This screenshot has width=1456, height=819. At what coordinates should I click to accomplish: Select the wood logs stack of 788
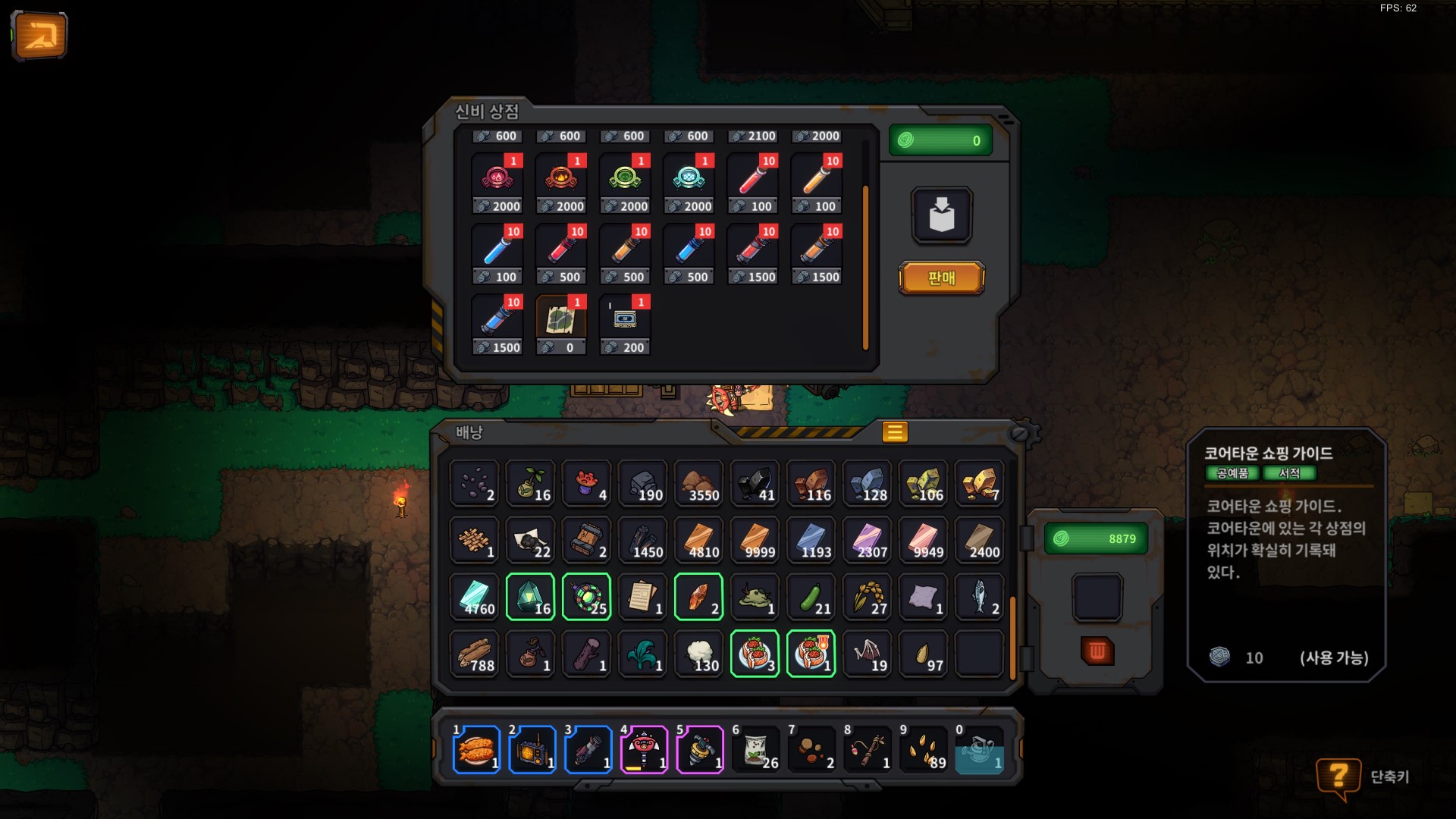pyautogui.click(x=474, y=654)
